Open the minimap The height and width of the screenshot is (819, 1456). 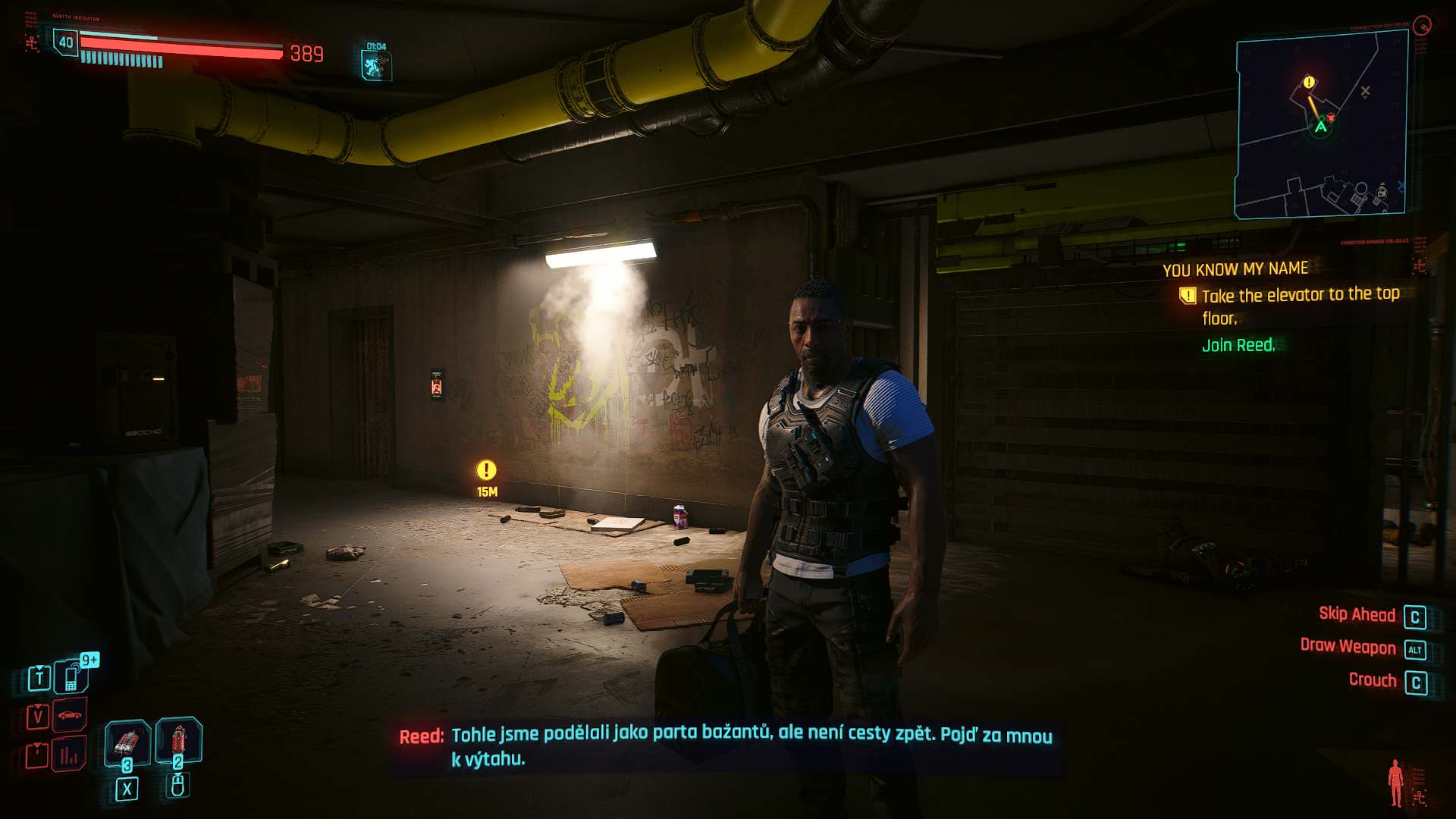click(x=1321, y=127)
